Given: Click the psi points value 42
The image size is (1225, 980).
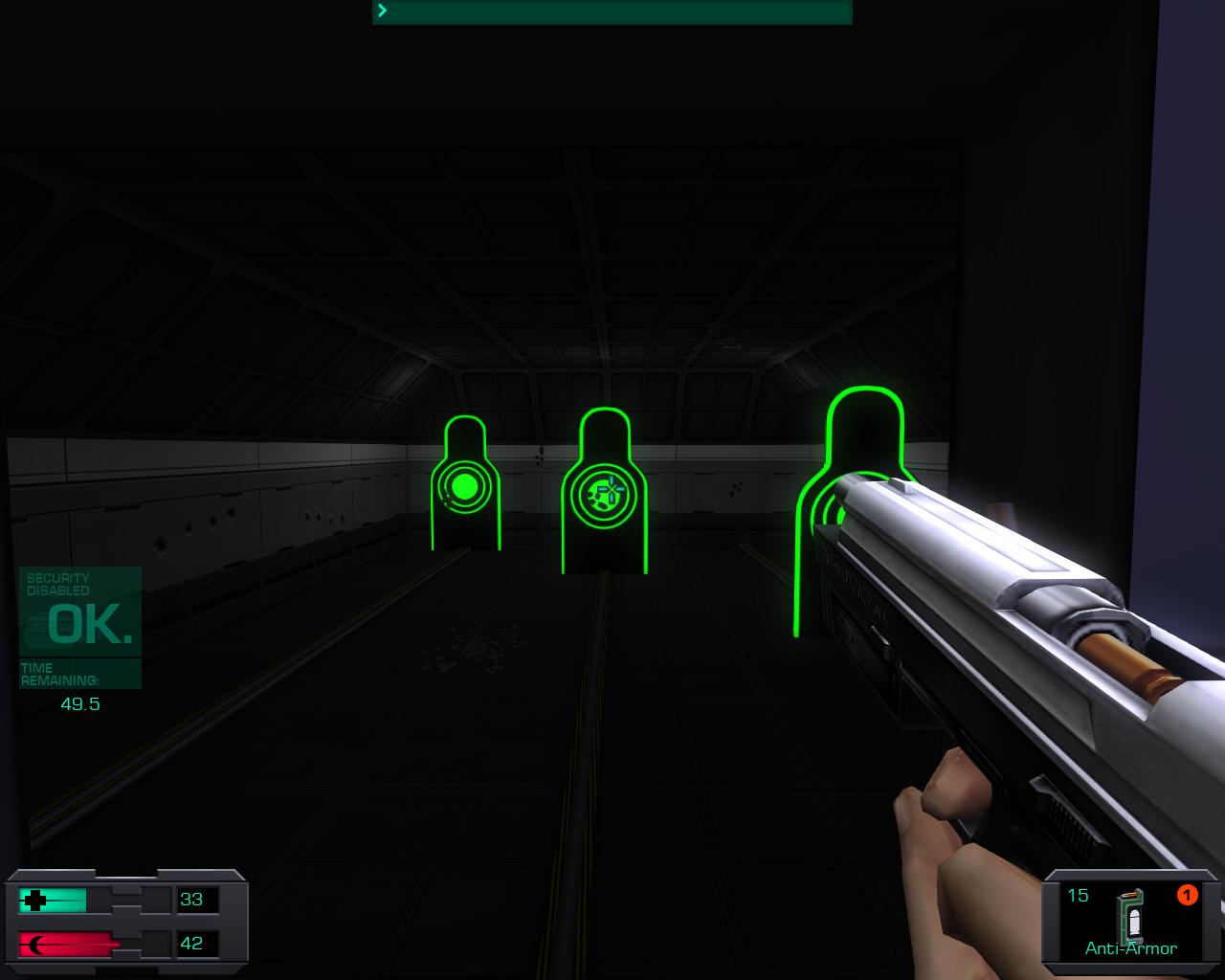Looking at the screenshot, I should (x=190, y=942).
